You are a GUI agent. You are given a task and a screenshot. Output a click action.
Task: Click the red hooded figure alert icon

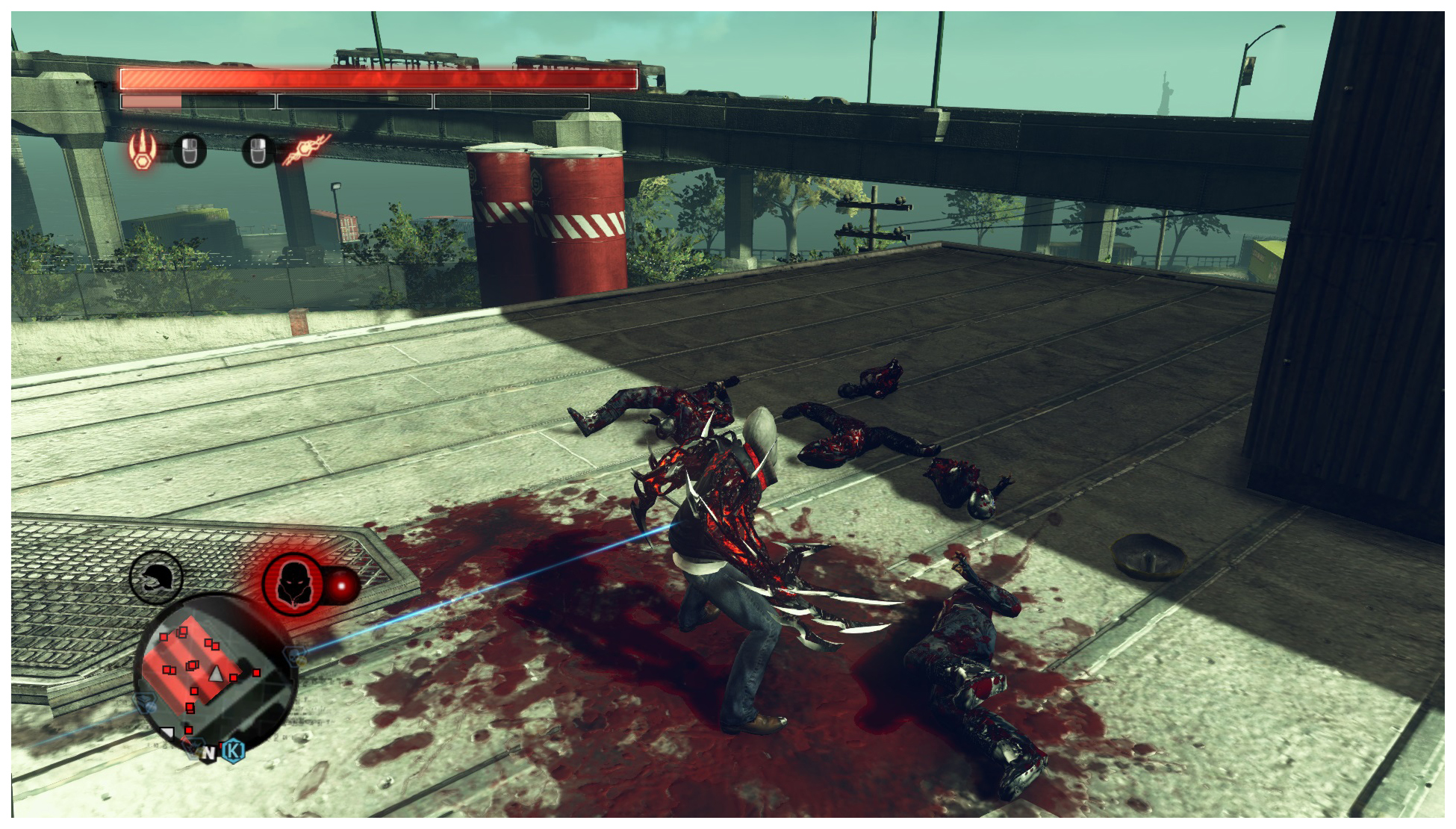[x=293, y=584]
